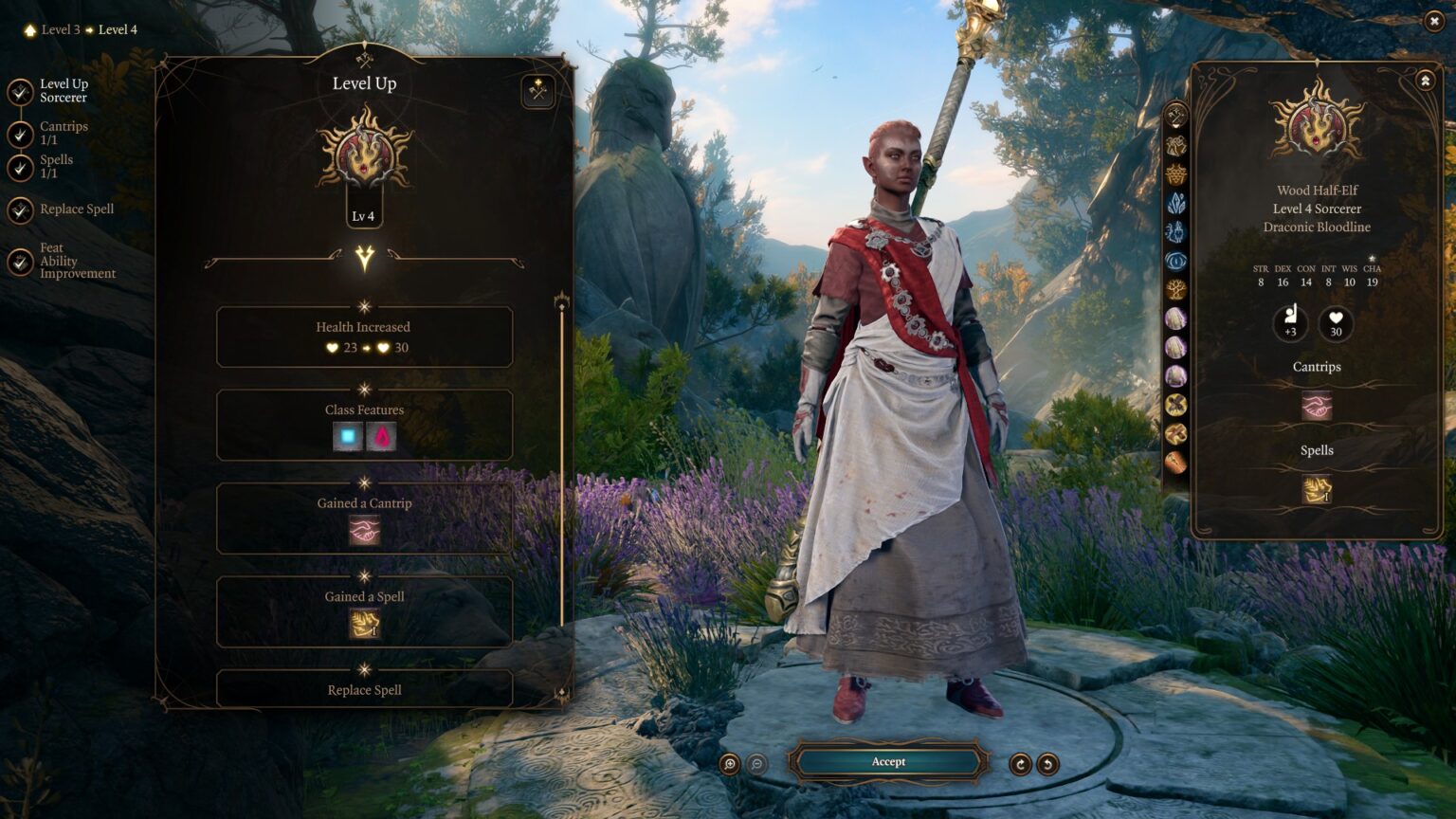Zoom out from the character
The width and height of the screenshot is (1456, 819).
[x=757, y=764]
